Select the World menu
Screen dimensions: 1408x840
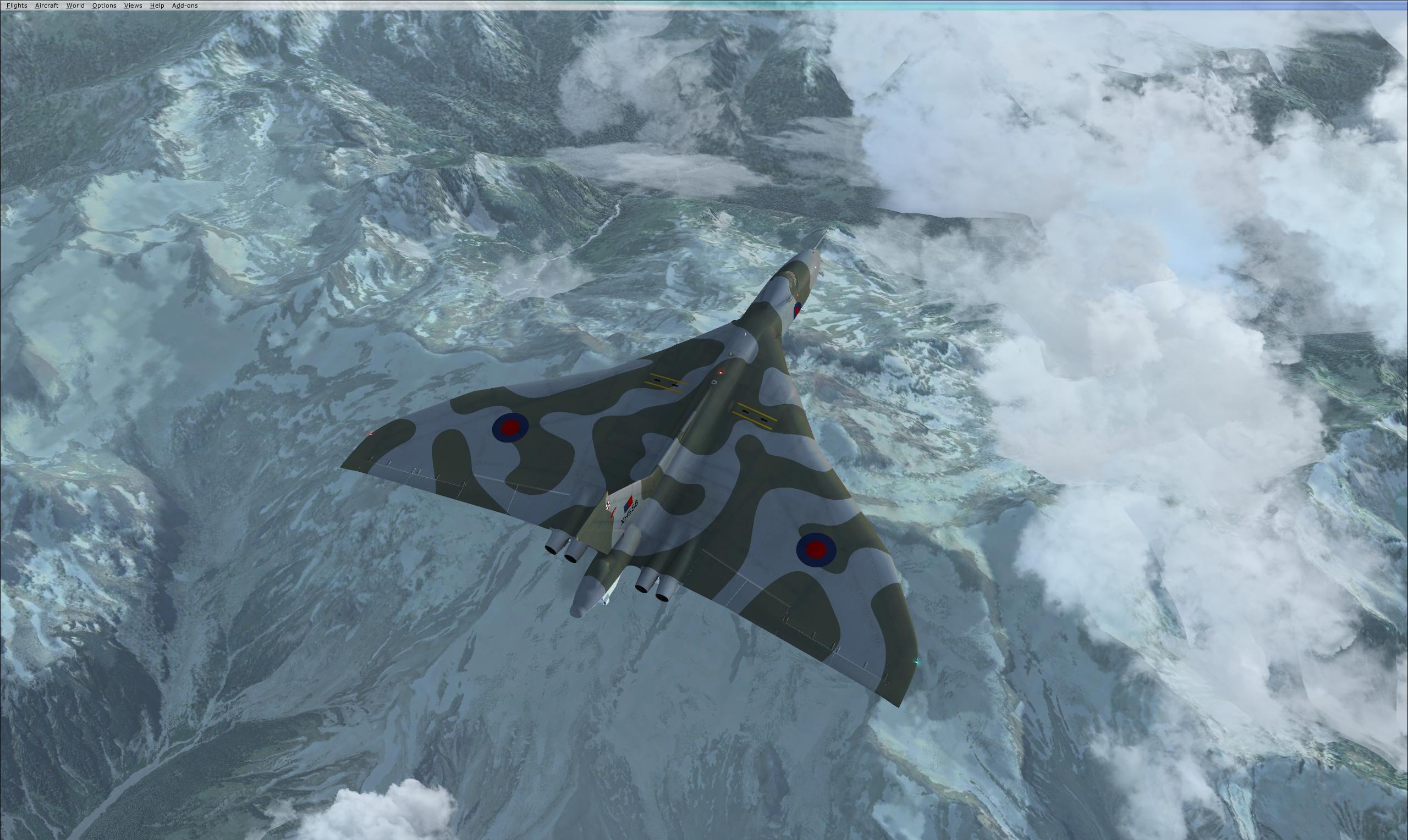pyautogui.click(x=75, y=5)
